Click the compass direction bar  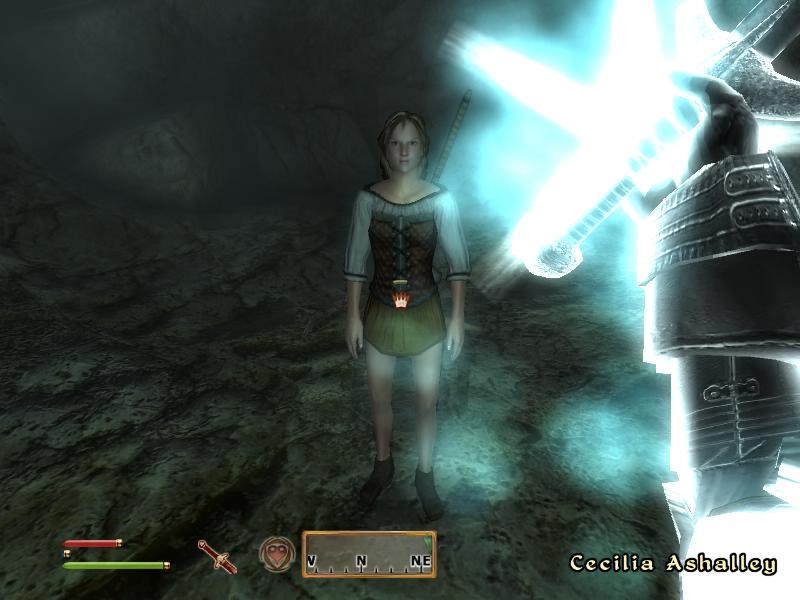click(369, 554)
